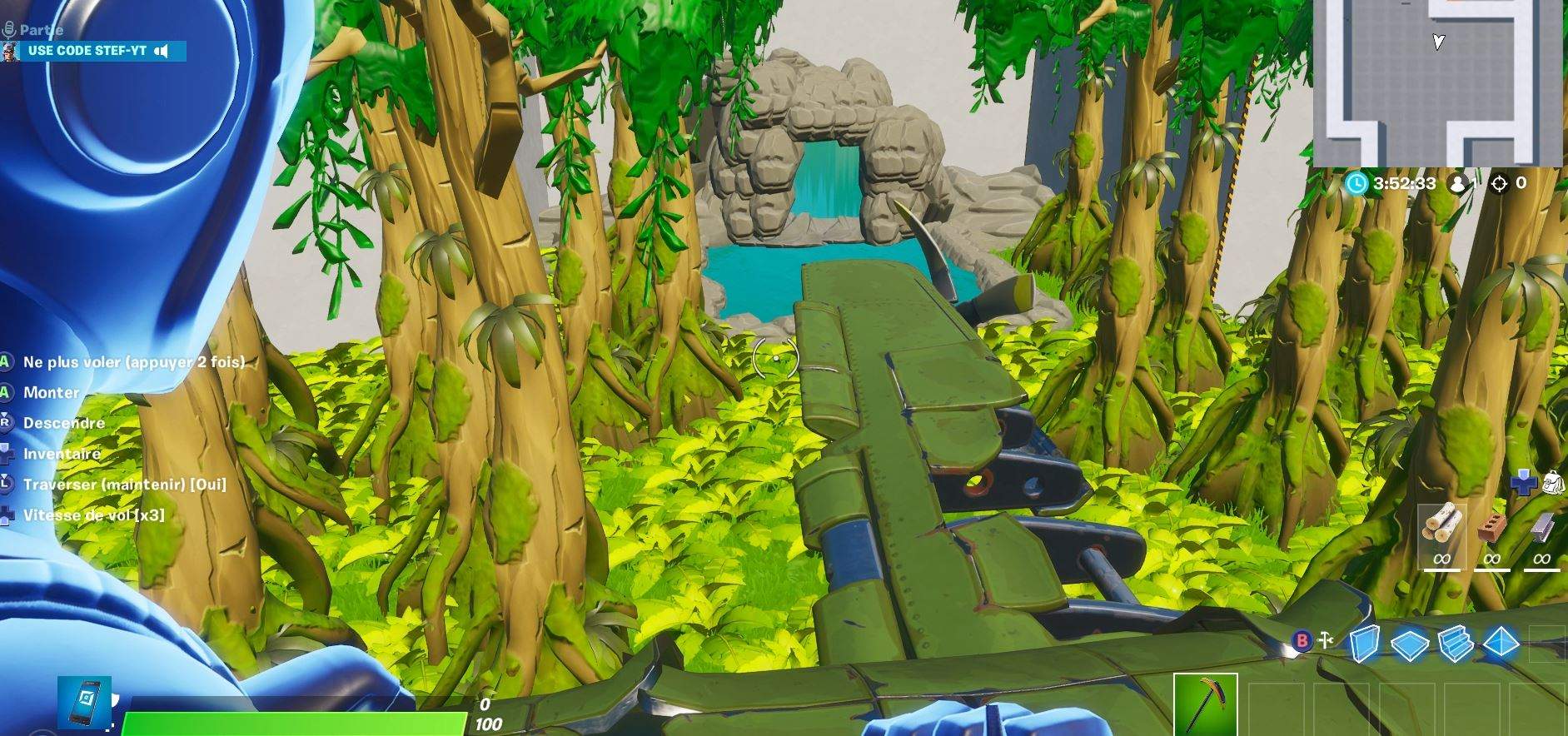
Task: Select the pickaxe hotbar slot
Action: pos(1205,704)
